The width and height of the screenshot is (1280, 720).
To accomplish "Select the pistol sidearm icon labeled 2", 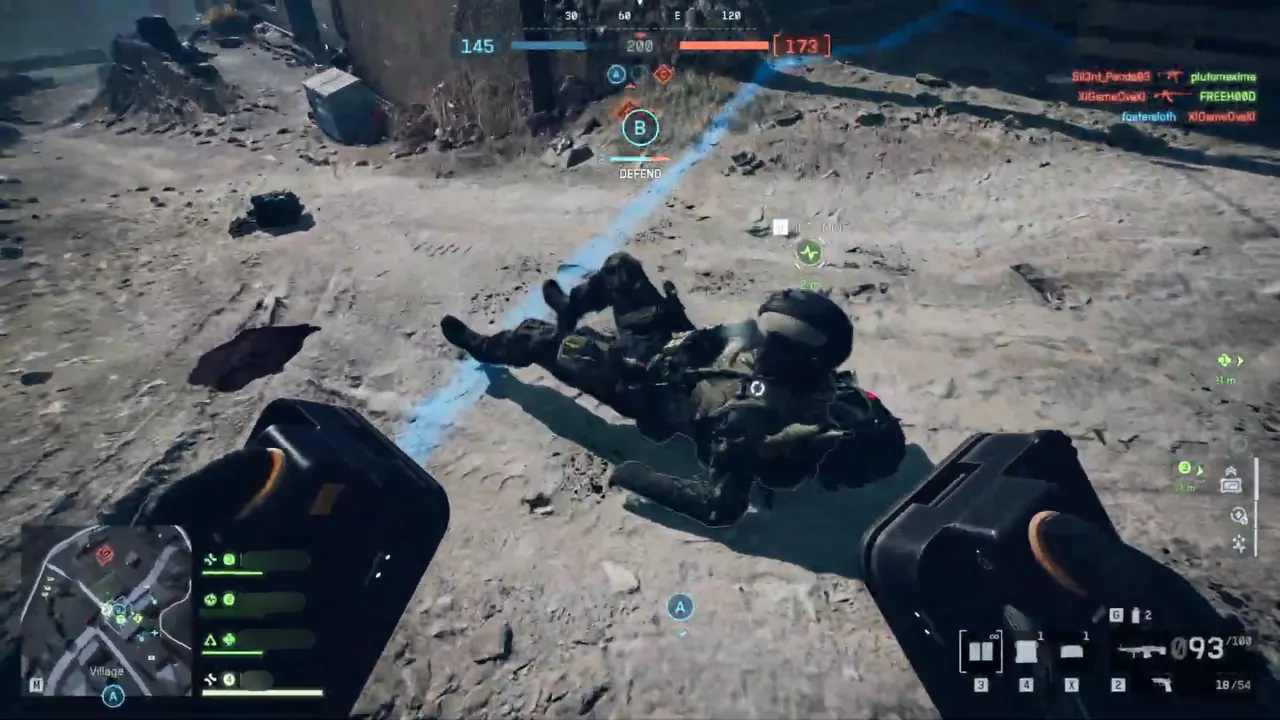I will pyautogui.click(x=1162, y=684).
